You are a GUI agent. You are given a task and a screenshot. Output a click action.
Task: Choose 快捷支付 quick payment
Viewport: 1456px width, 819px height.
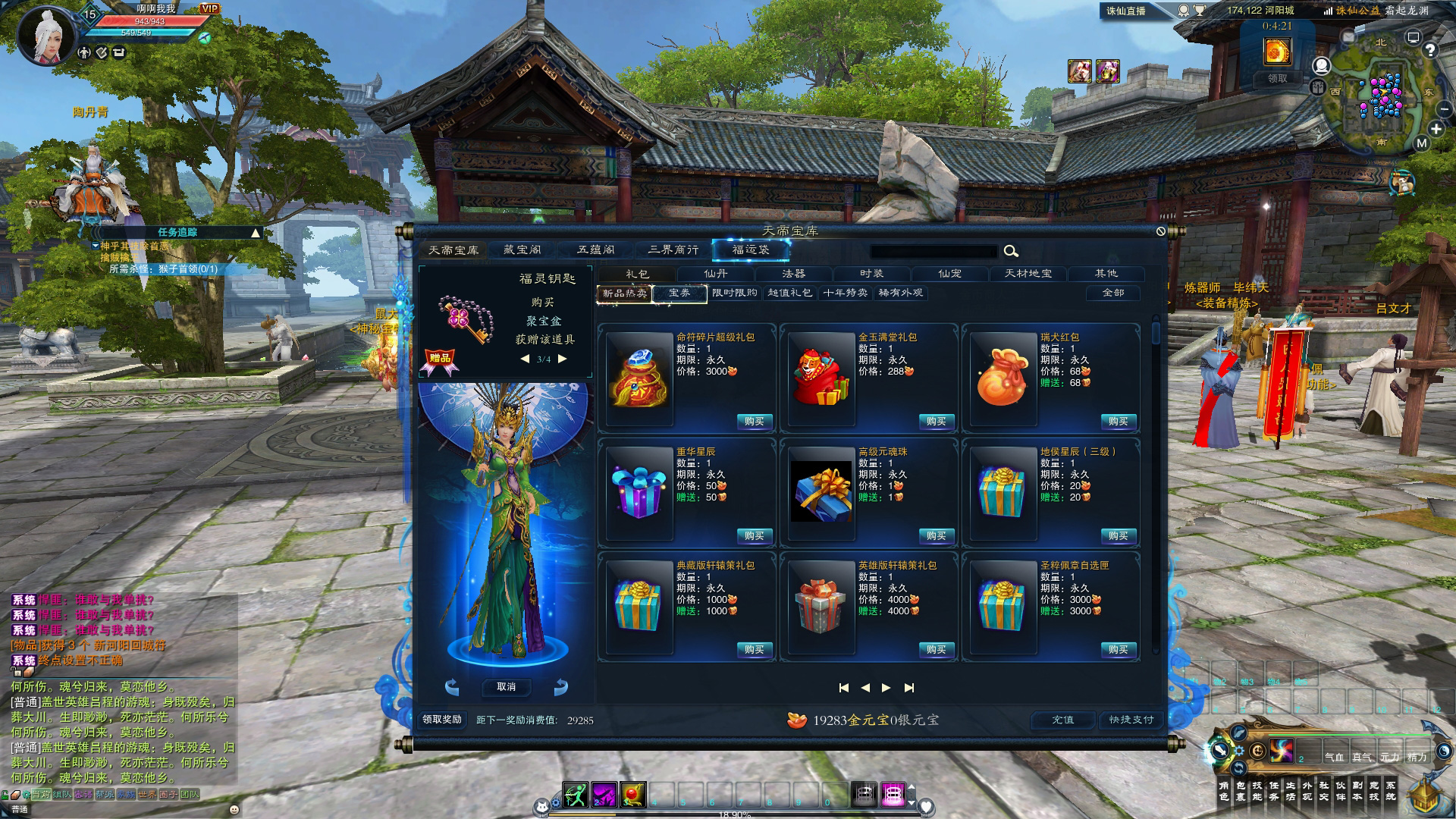[x=1131, y=720]
